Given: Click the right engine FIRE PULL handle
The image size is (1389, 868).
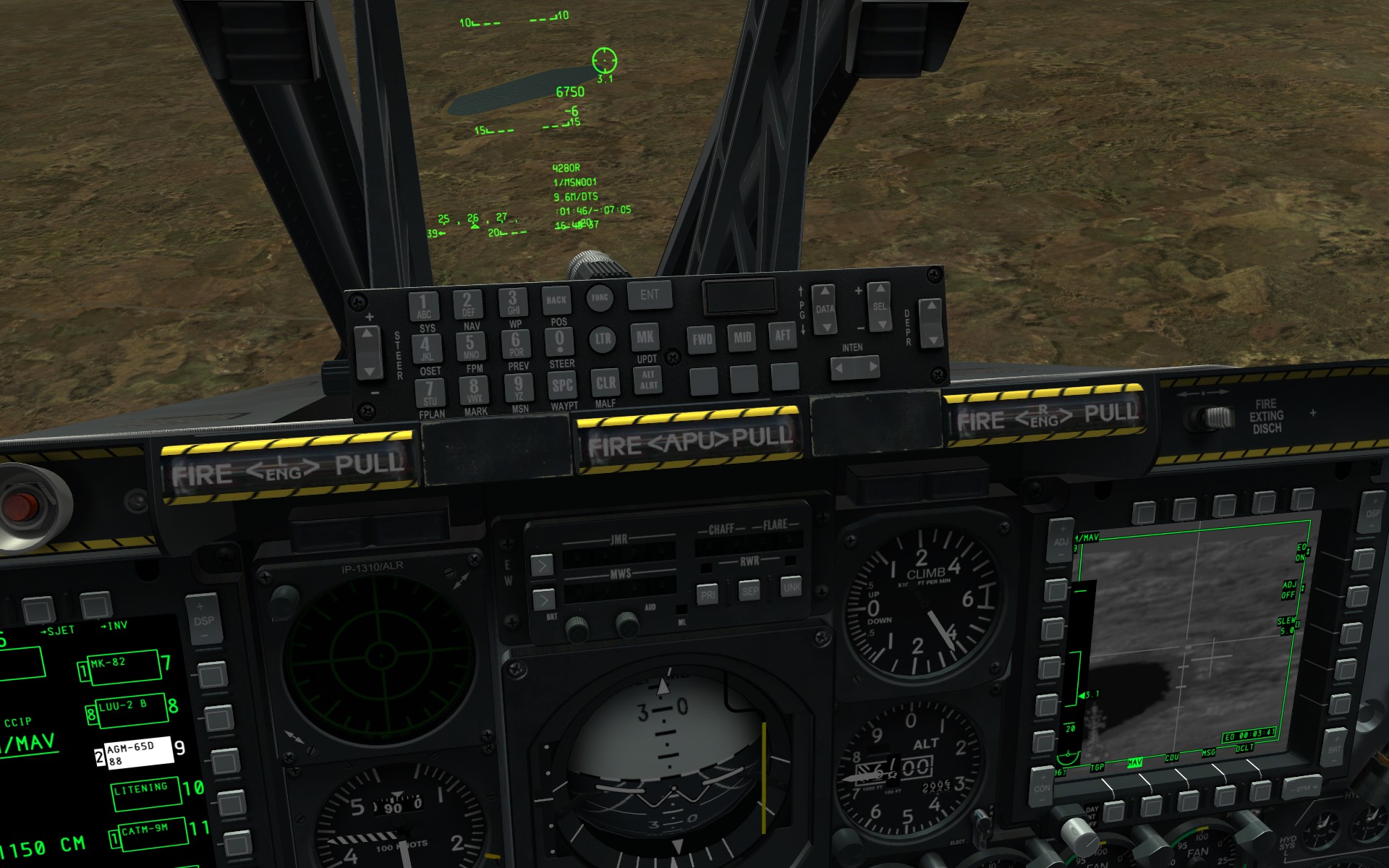Looking at the screenshot, I should point(1046,416).
